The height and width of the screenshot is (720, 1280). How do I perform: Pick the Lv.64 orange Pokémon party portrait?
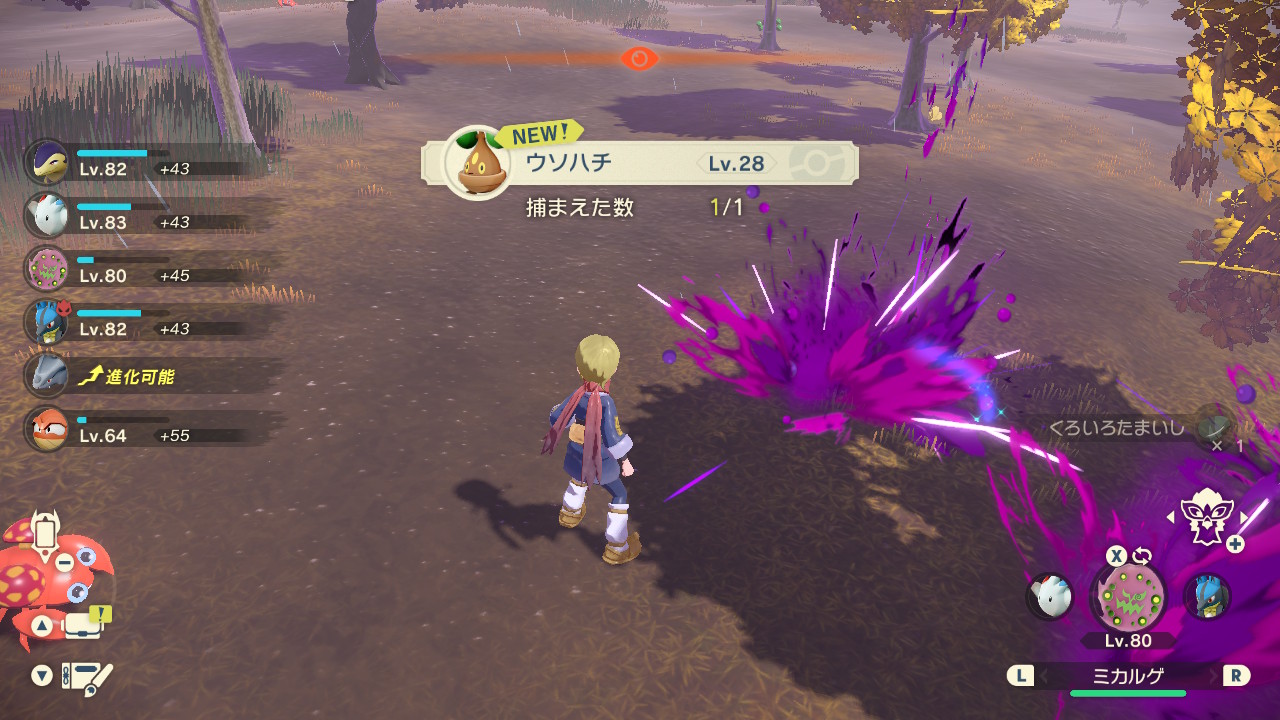(x=46, y=429)
